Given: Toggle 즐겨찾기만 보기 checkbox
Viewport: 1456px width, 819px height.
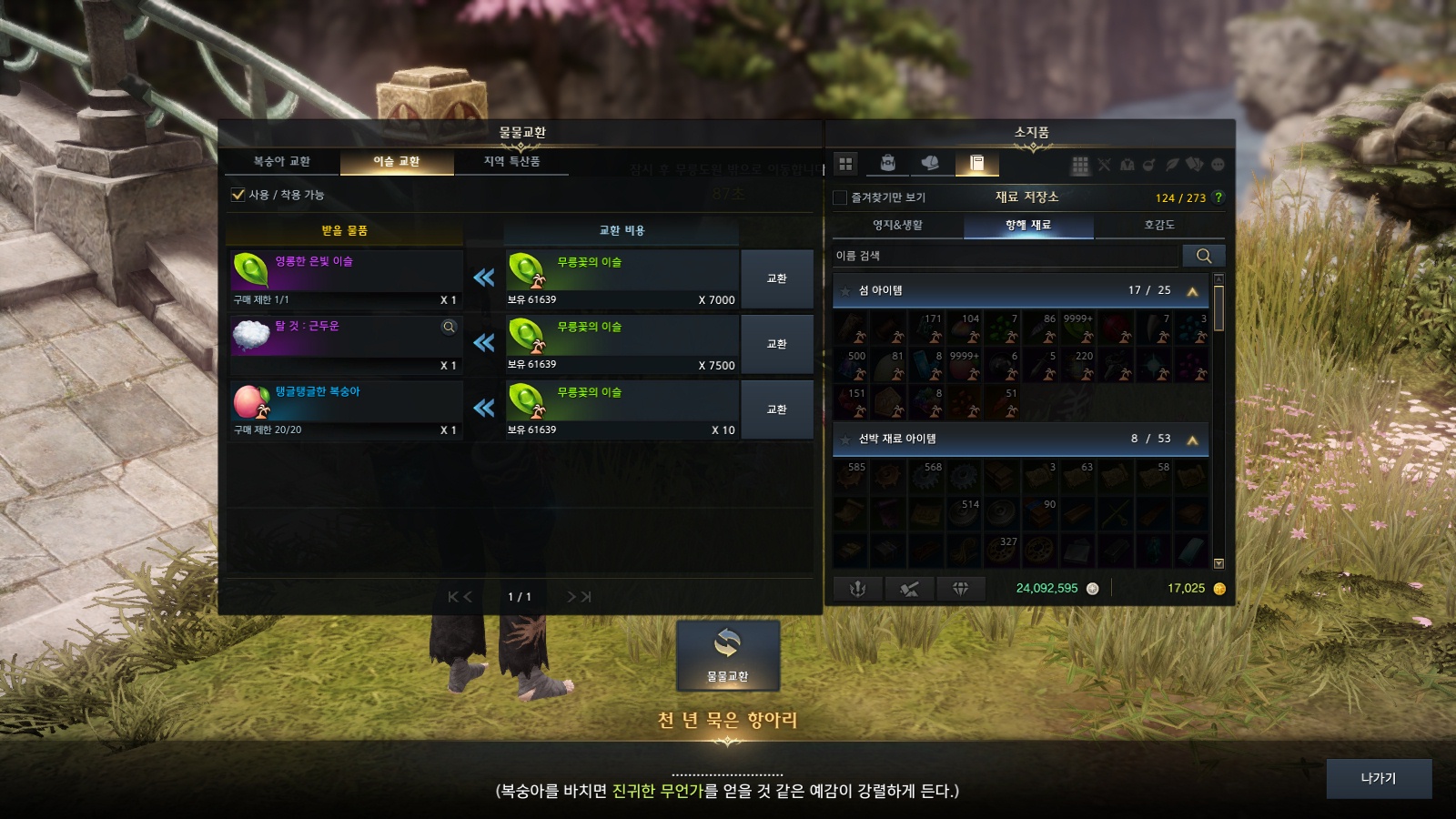Looking at the screenshot, I should pos(841,197).
